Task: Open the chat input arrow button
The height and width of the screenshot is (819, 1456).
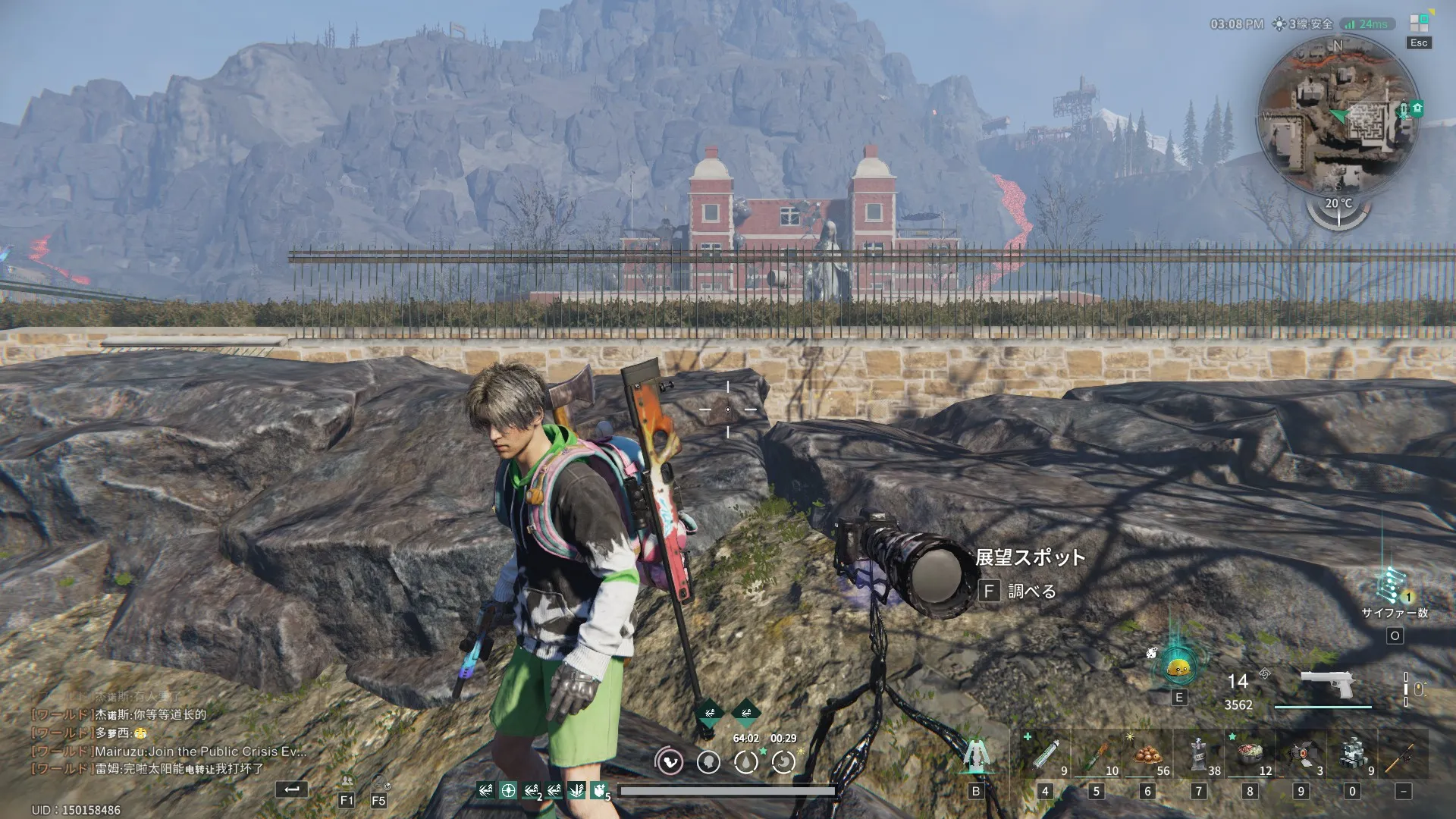Action: pyautogui.click(x=292, y=789)
